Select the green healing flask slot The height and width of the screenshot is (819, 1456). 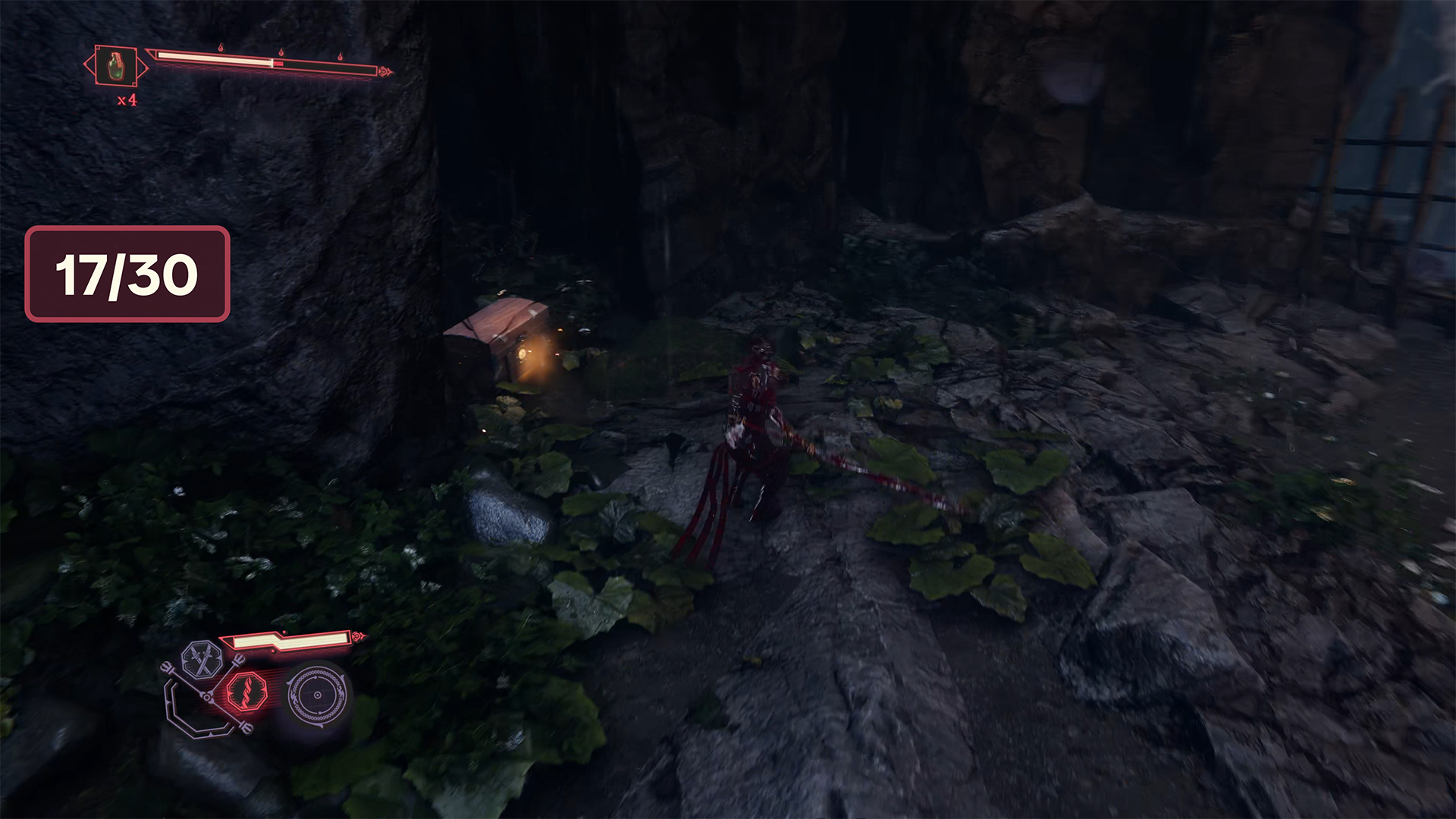pyautogui.click(x=115, y=66)
